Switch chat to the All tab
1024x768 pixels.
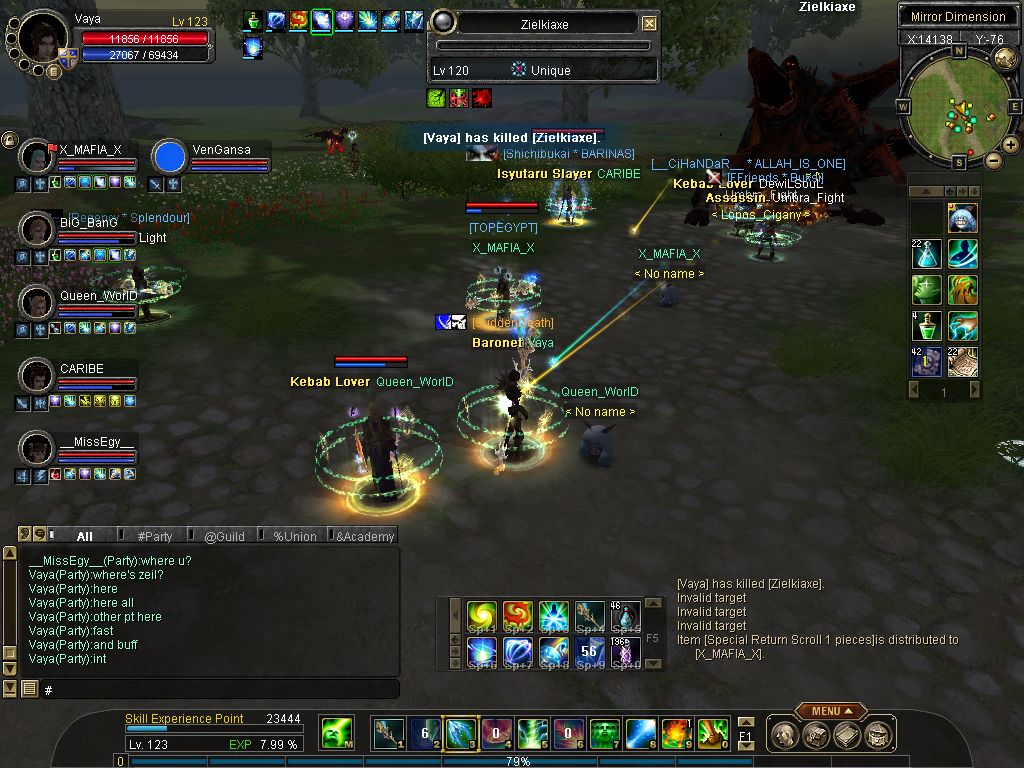[84, 536]
